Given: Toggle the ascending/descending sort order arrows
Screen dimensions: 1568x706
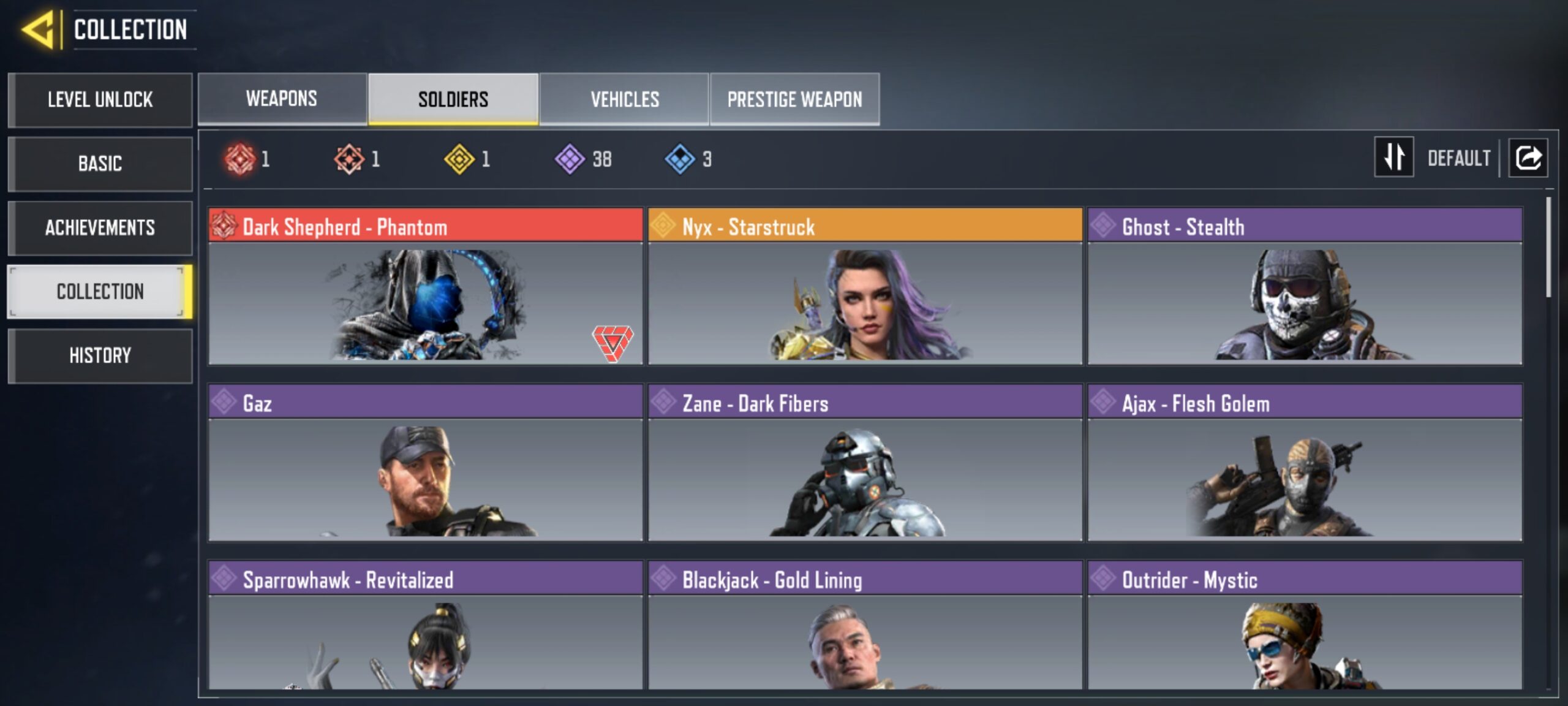Looking at the screenshot, I should point(1393,158).
